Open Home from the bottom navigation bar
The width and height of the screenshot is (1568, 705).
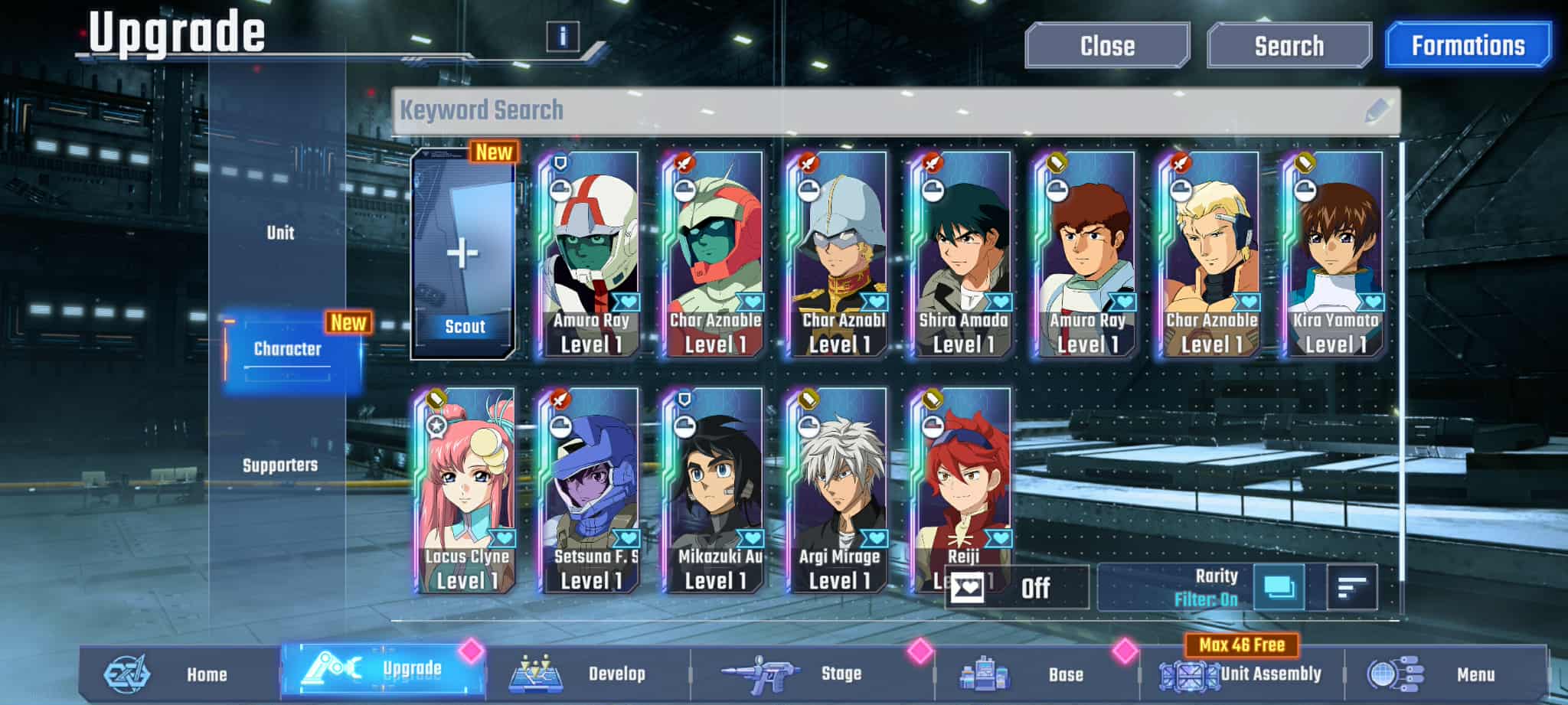click(x=205, y=675)
